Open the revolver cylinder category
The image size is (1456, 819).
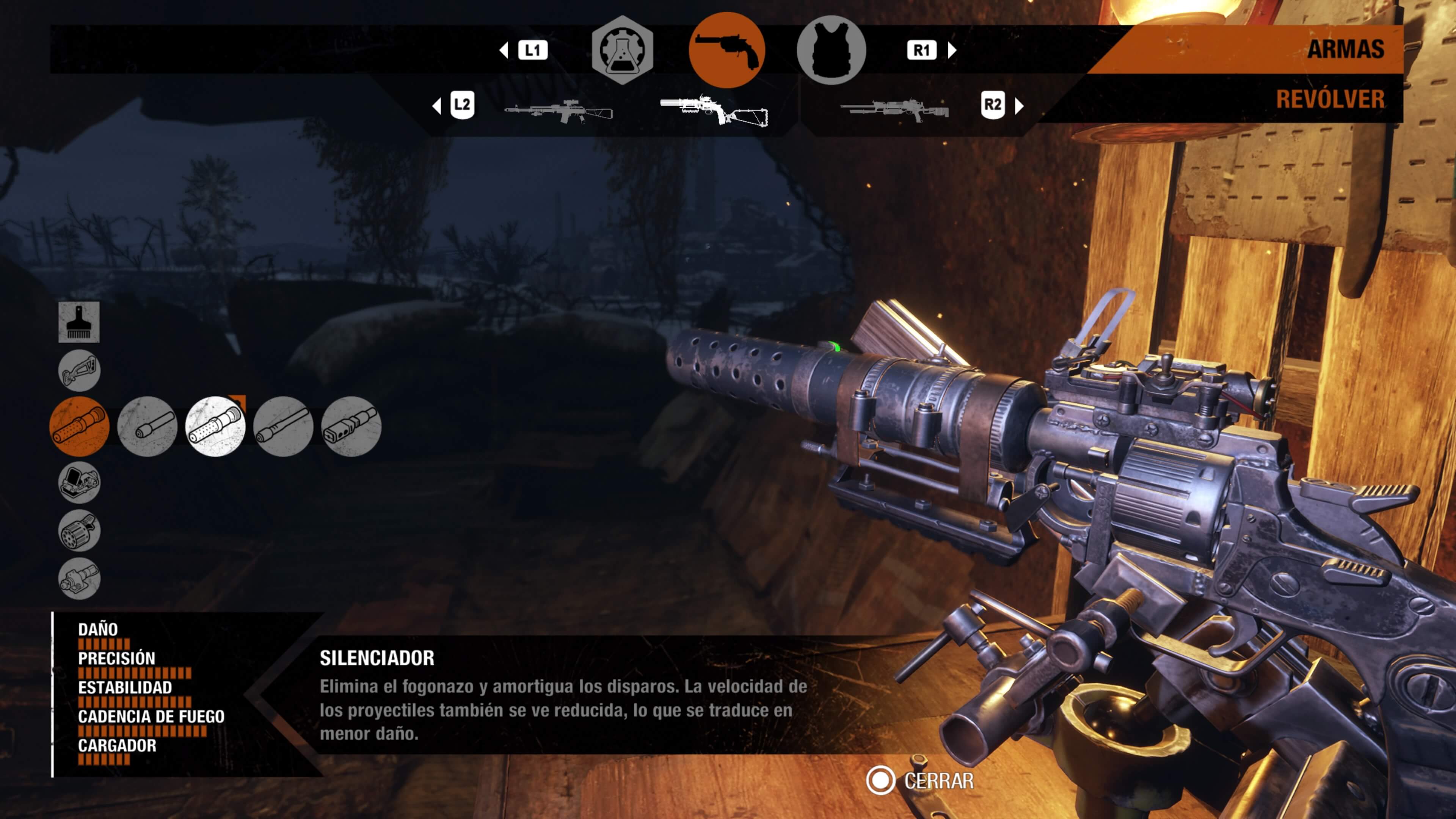[79, 530]
